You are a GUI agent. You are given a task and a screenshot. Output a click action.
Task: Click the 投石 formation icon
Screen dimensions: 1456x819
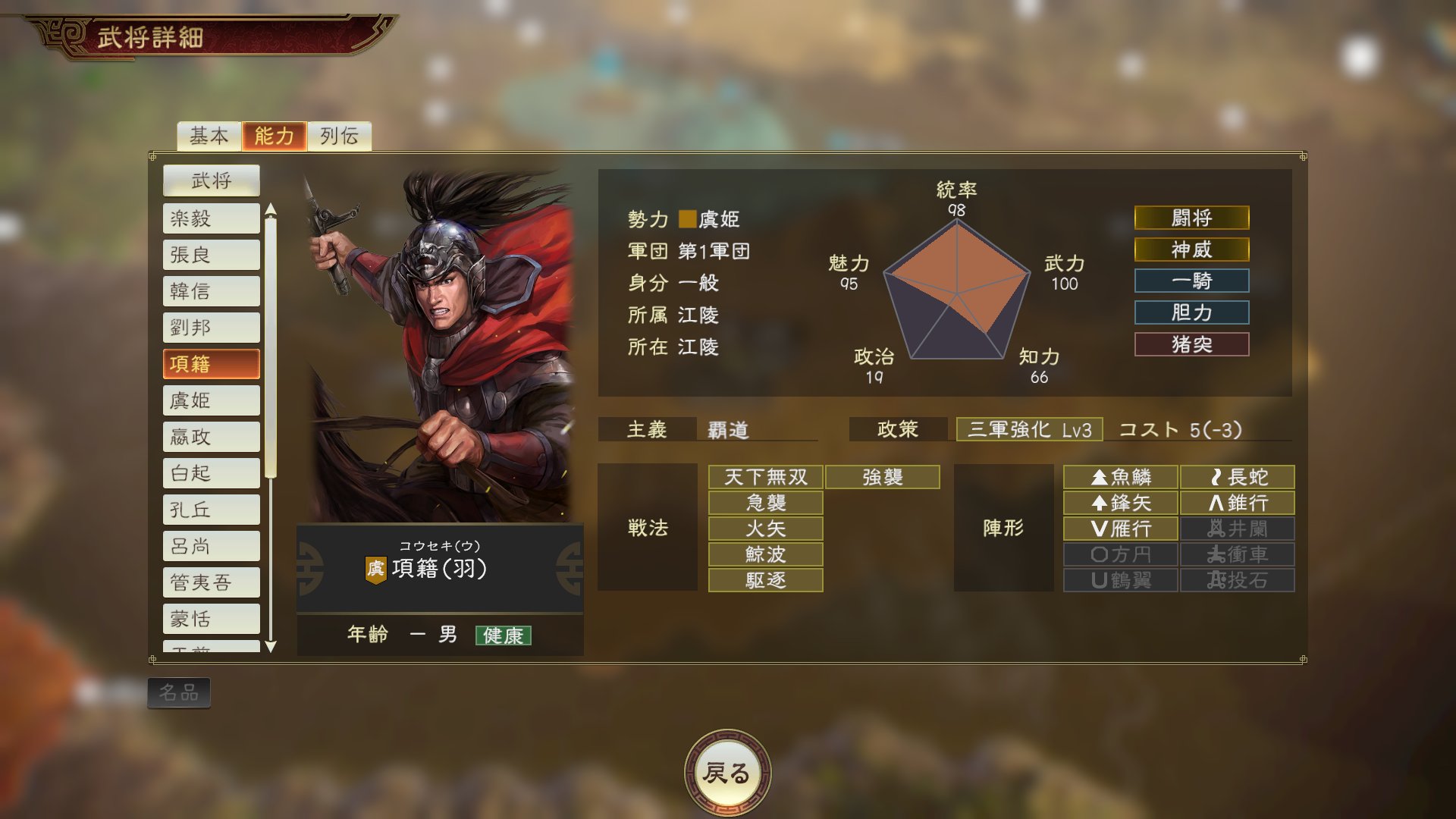1239,580
